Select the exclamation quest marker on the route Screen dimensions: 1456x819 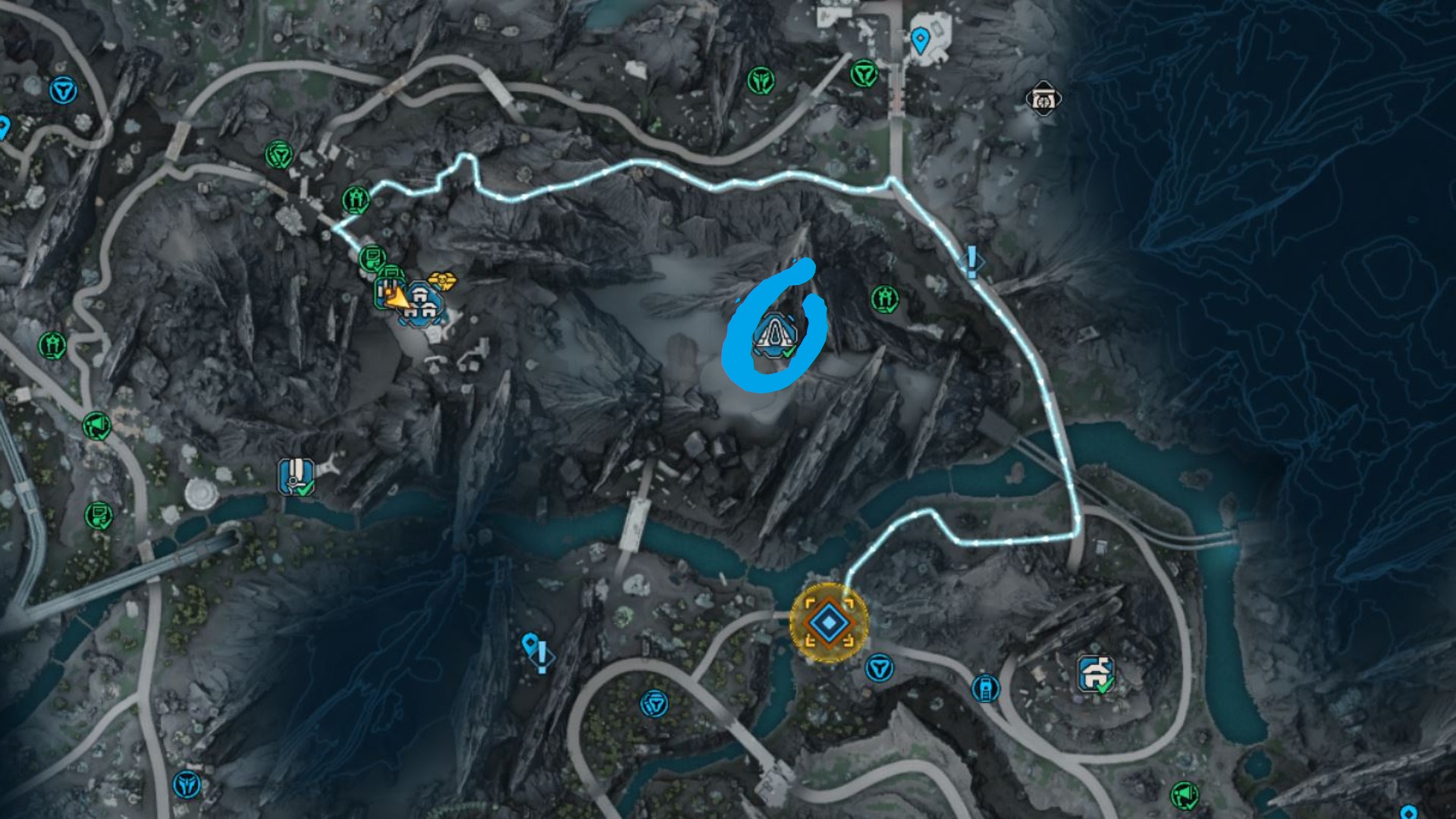971,262
